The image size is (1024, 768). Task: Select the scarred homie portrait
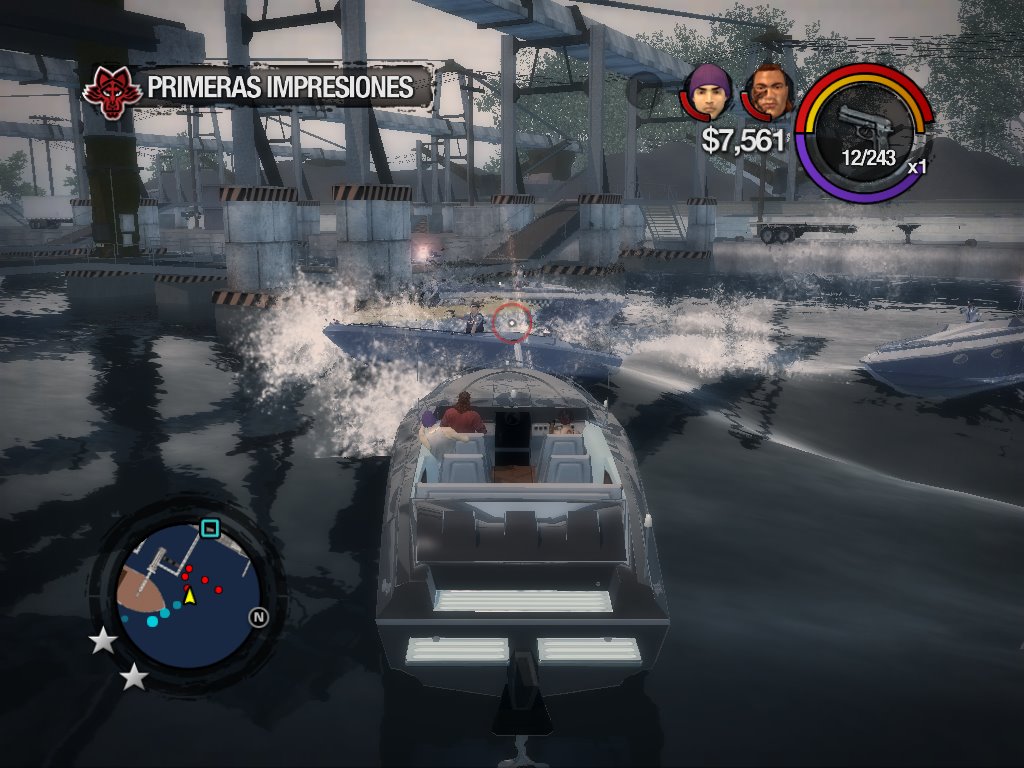[769, 92]
